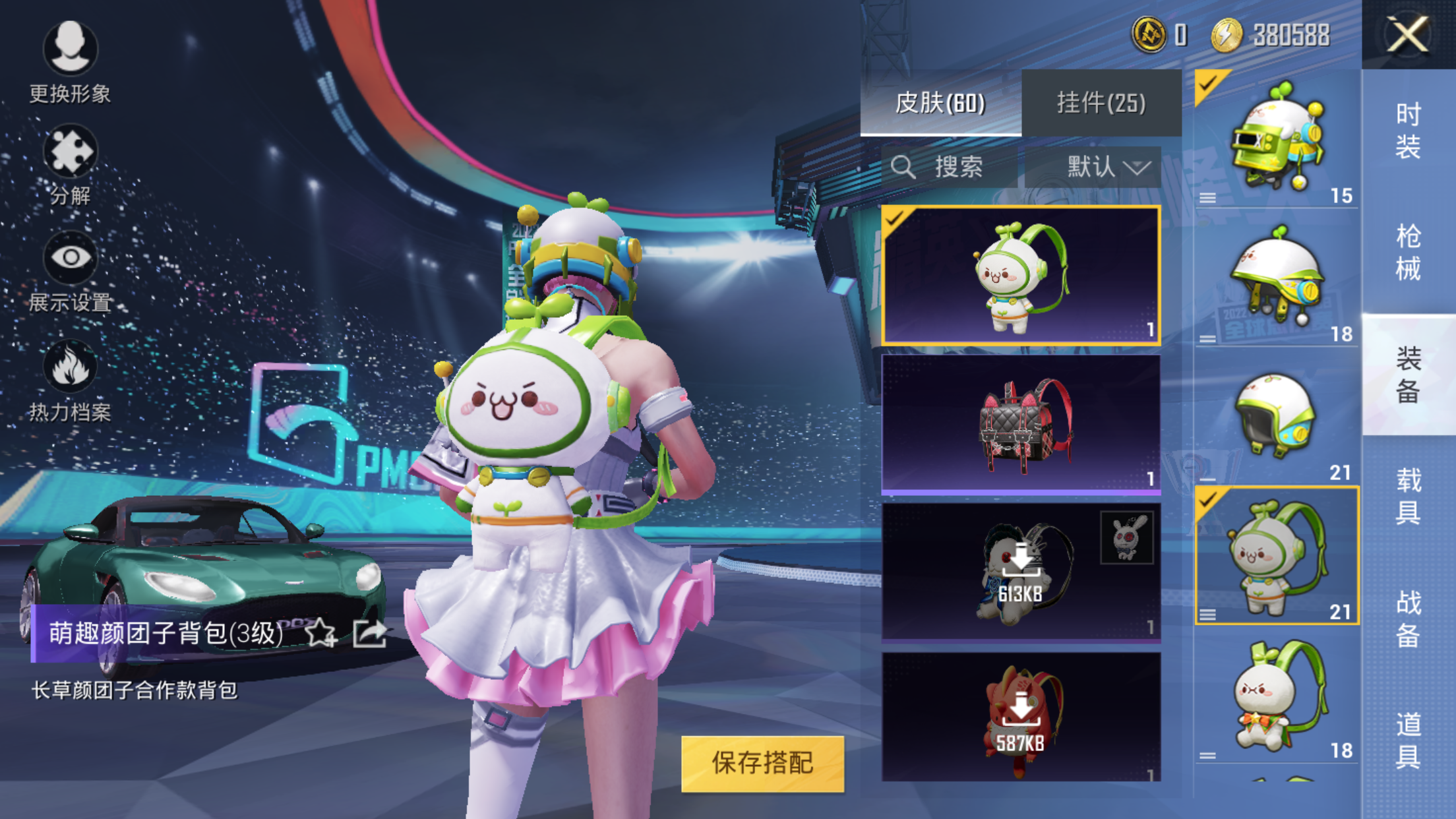The width and height of the screenshot is (1456, 819).
Task: Save outfit with 保存搭配 button
Action: pyautogui.click(x=762, y=764)
